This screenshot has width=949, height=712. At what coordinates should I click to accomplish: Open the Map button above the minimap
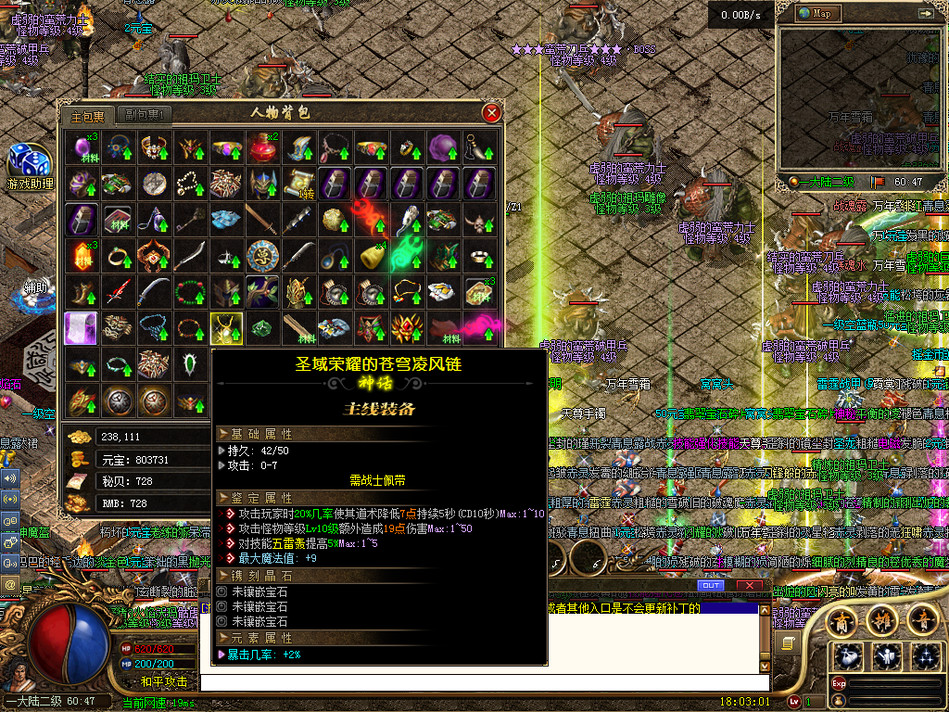pyautogui.click(x=820, y=13)
